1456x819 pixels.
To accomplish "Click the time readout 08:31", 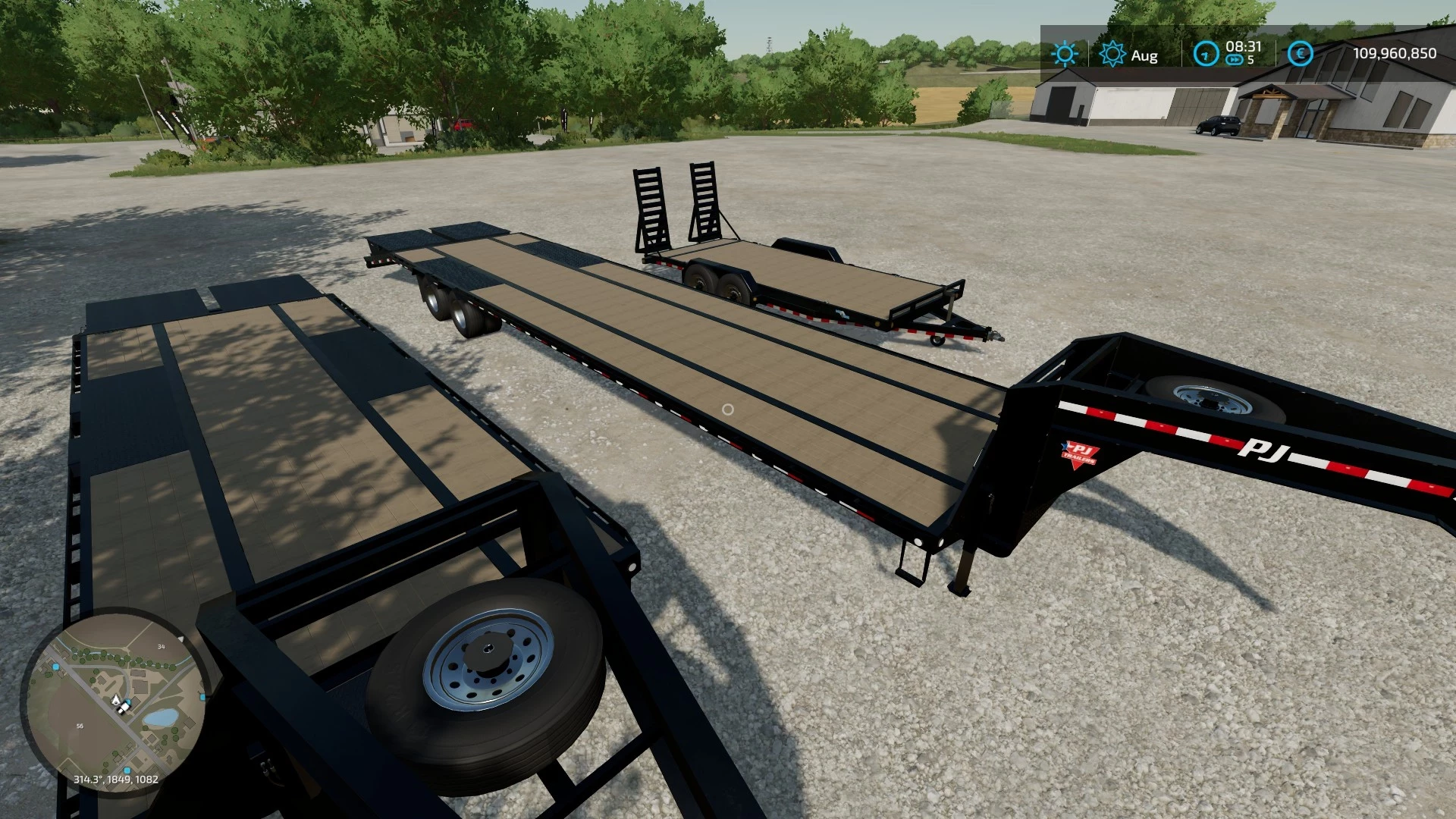I will [x=1242, y=47].
